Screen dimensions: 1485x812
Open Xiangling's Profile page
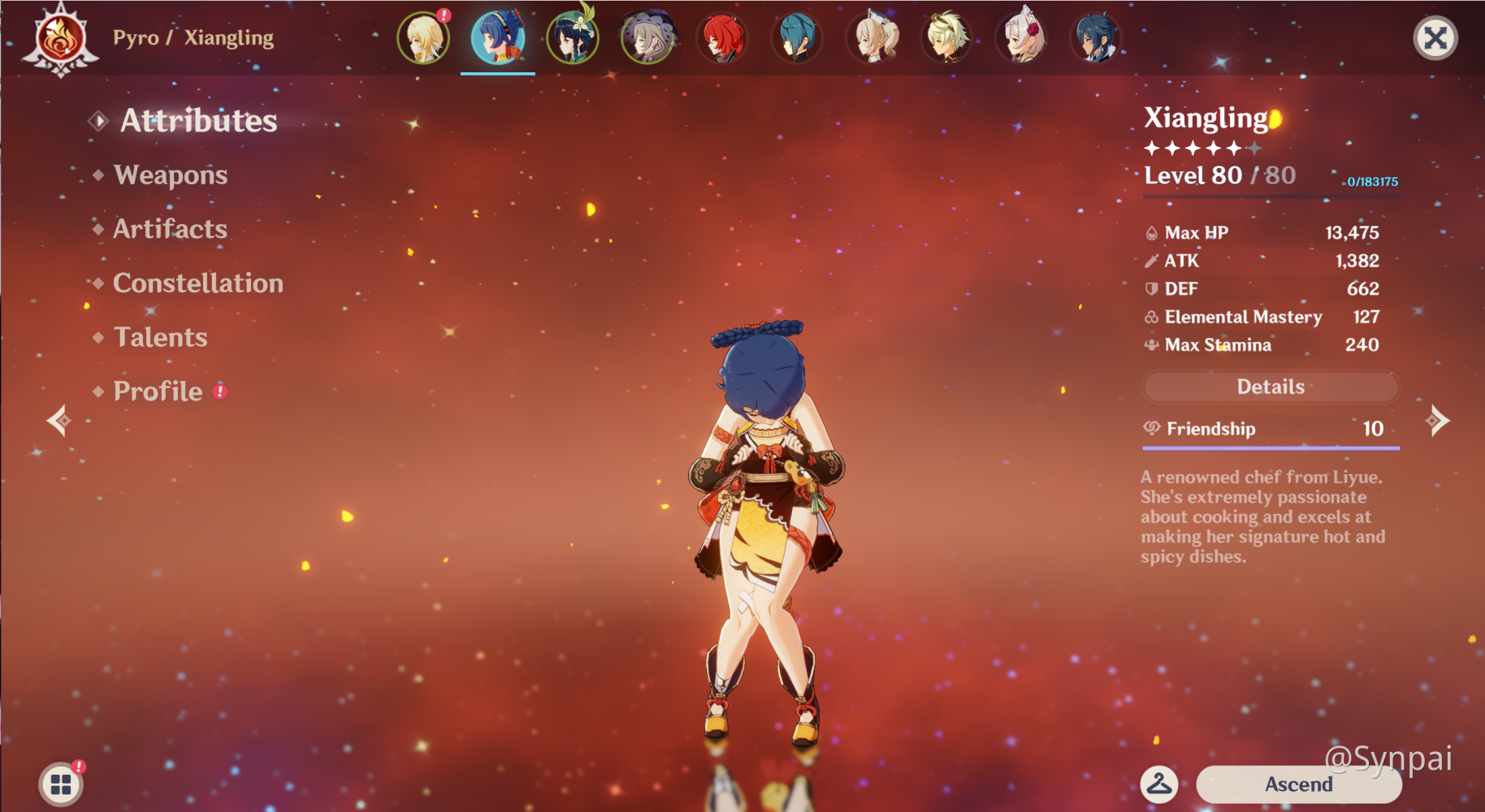(x=158, y=391)
